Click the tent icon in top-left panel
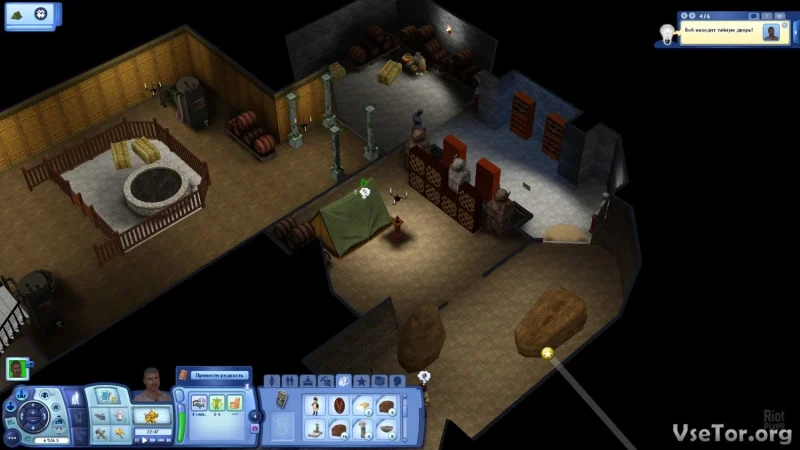This screenshot has width=800, height=450. tap(17, 13)
